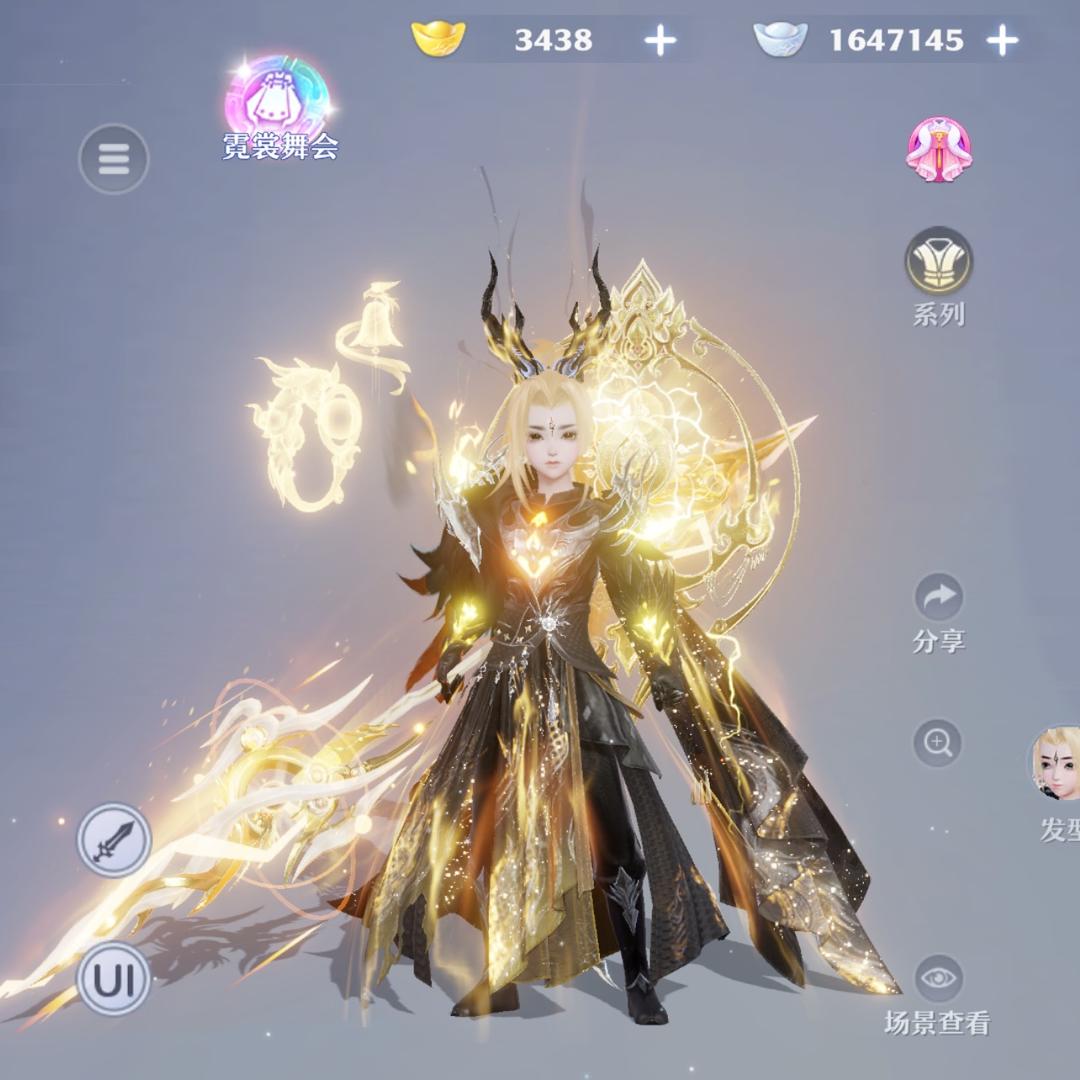Toggle the UI visibility button
The width and height of the screenshot is (1080, 1080).
coord(113,977)
